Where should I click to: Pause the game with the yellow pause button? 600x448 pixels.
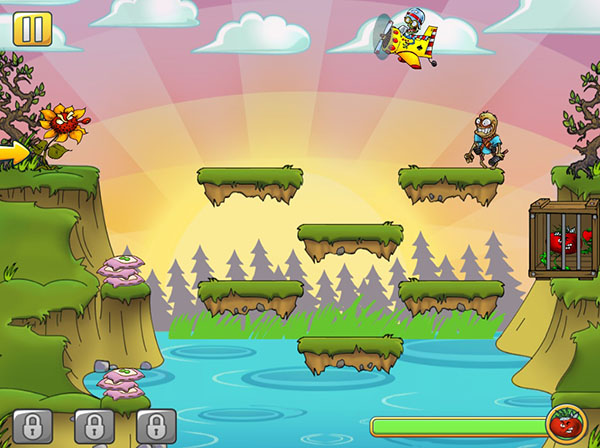(x=31, y=28)
